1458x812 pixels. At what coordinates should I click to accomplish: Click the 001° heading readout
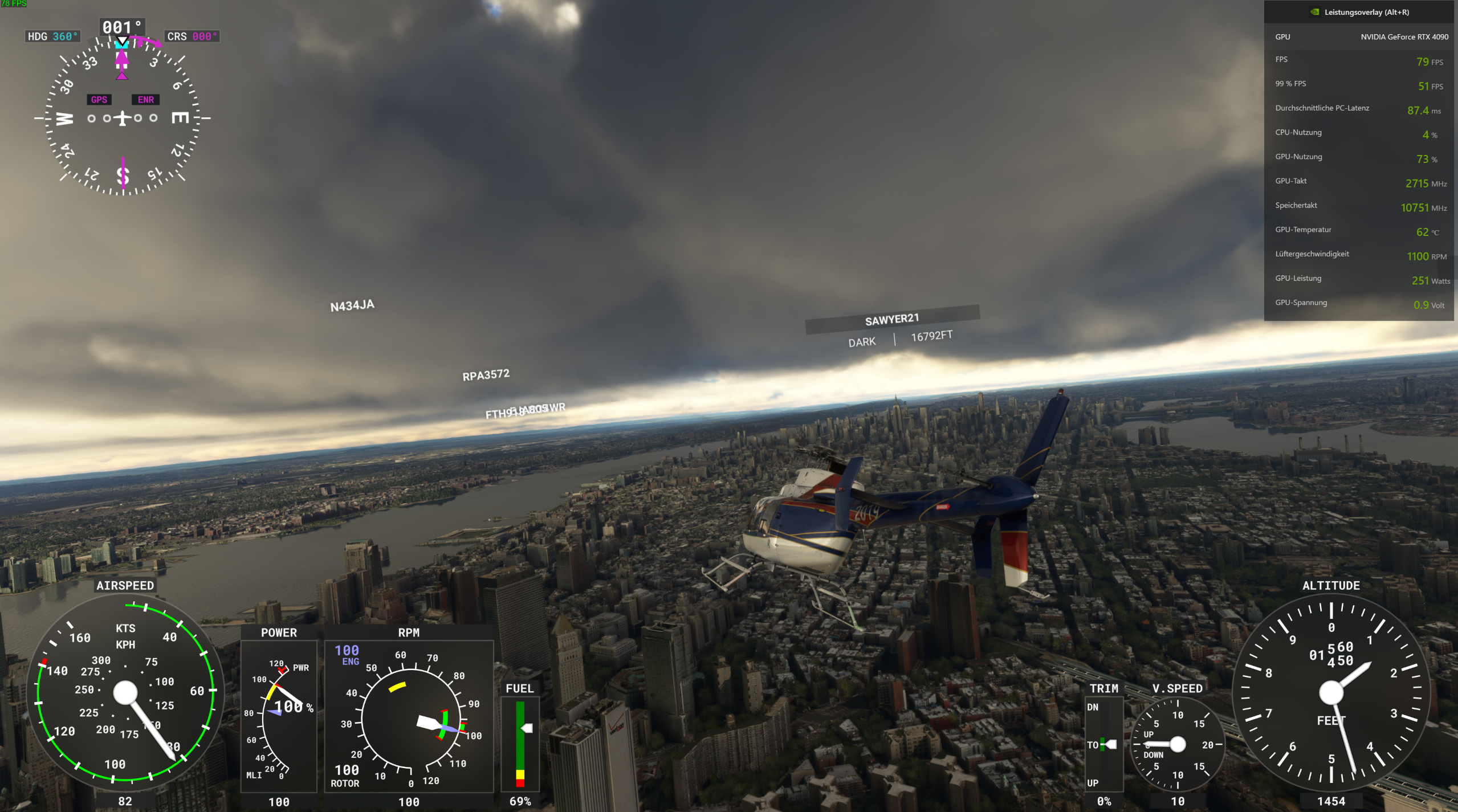tap(122, 25)
